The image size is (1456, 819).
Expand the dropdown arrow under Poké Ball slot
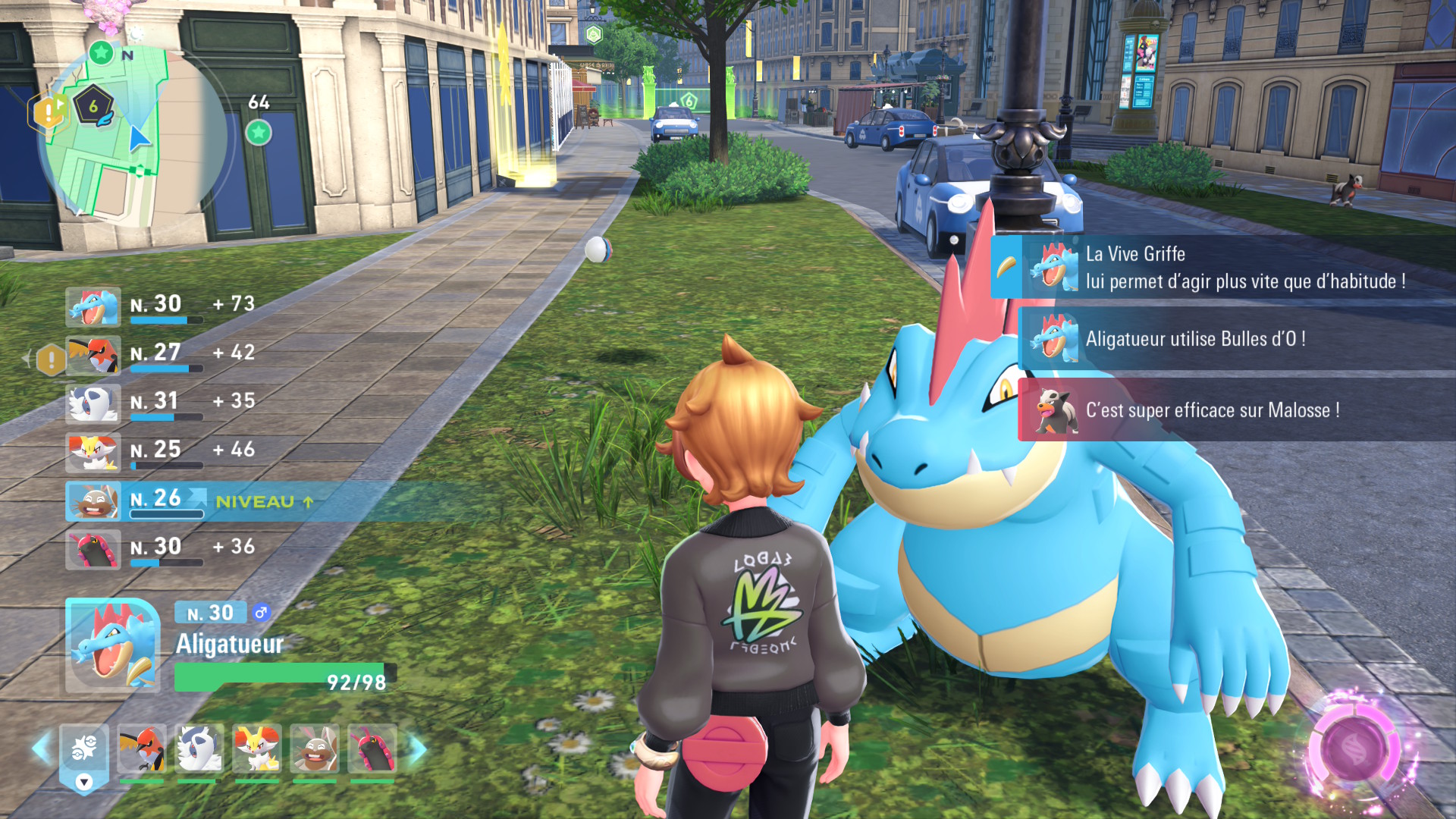[84, 782]
